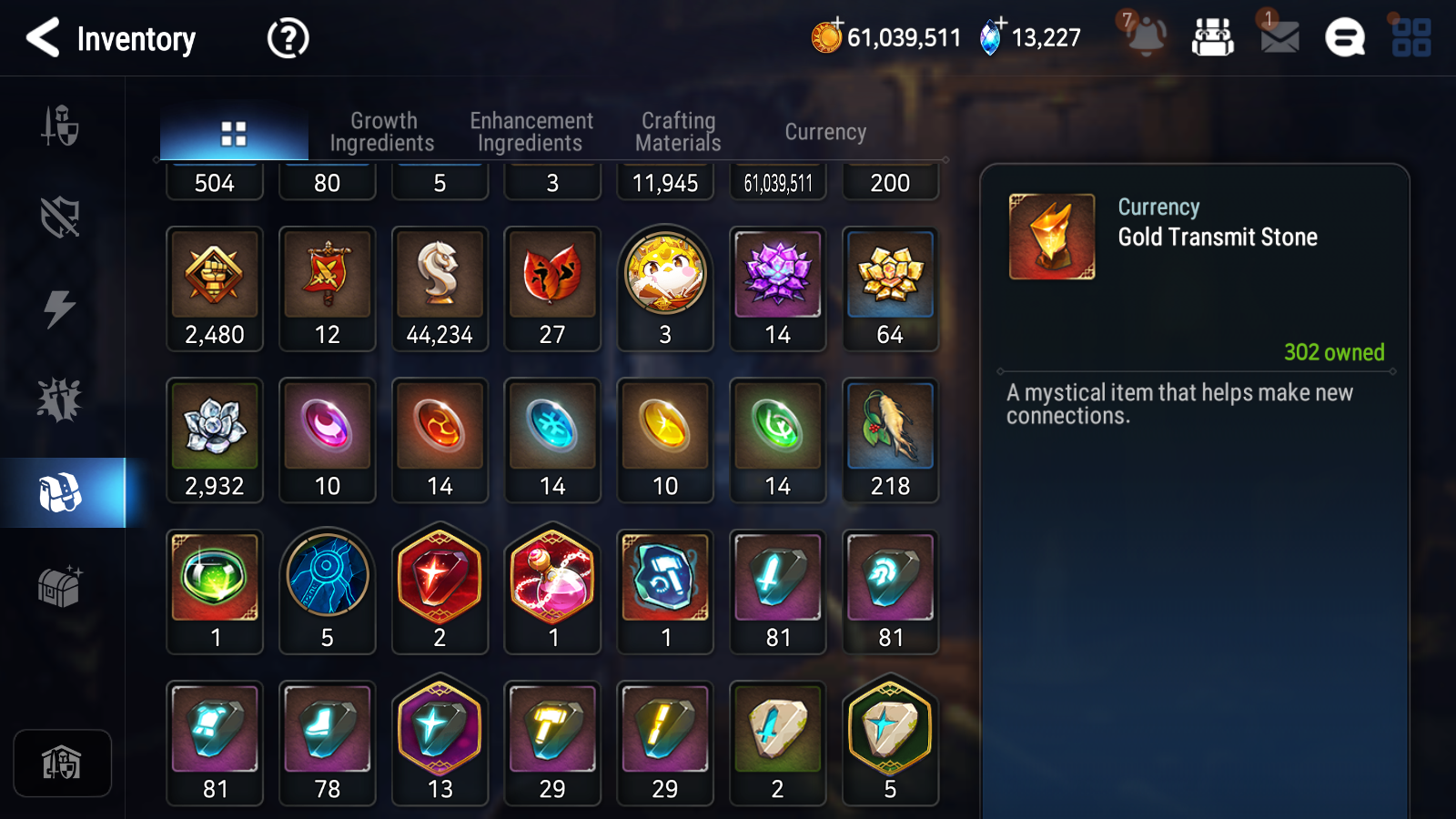Open the Enhancement Ingredients tab
The image size is (1456, 819).
point(531,130)
